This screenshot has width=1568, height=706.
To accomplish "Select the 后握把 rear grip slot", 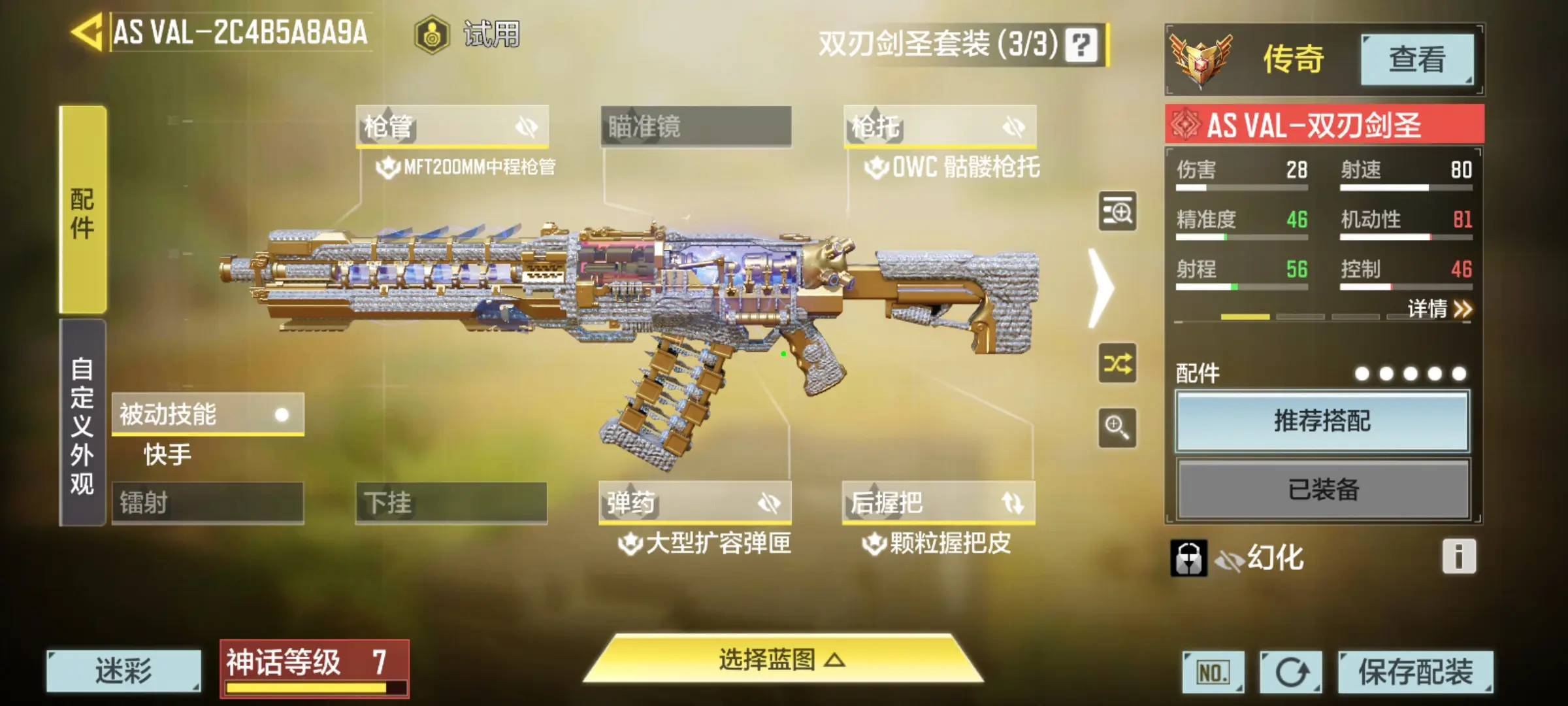I will pos(939,503).
